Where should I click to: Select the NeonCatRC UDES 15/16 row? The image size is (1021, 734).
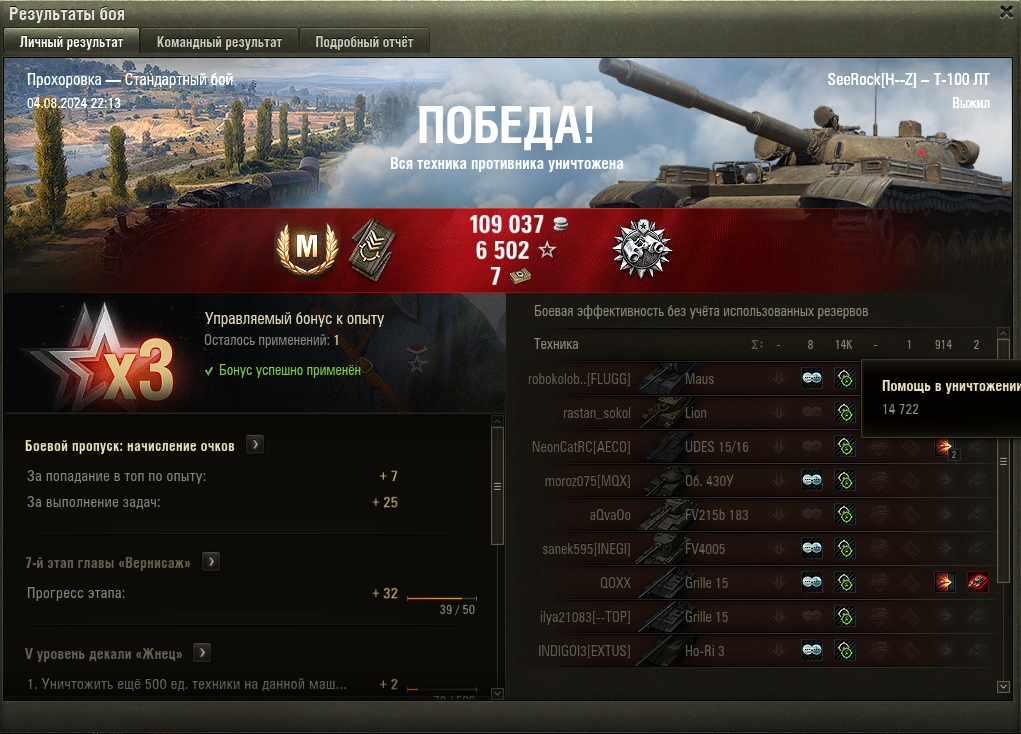700,447
